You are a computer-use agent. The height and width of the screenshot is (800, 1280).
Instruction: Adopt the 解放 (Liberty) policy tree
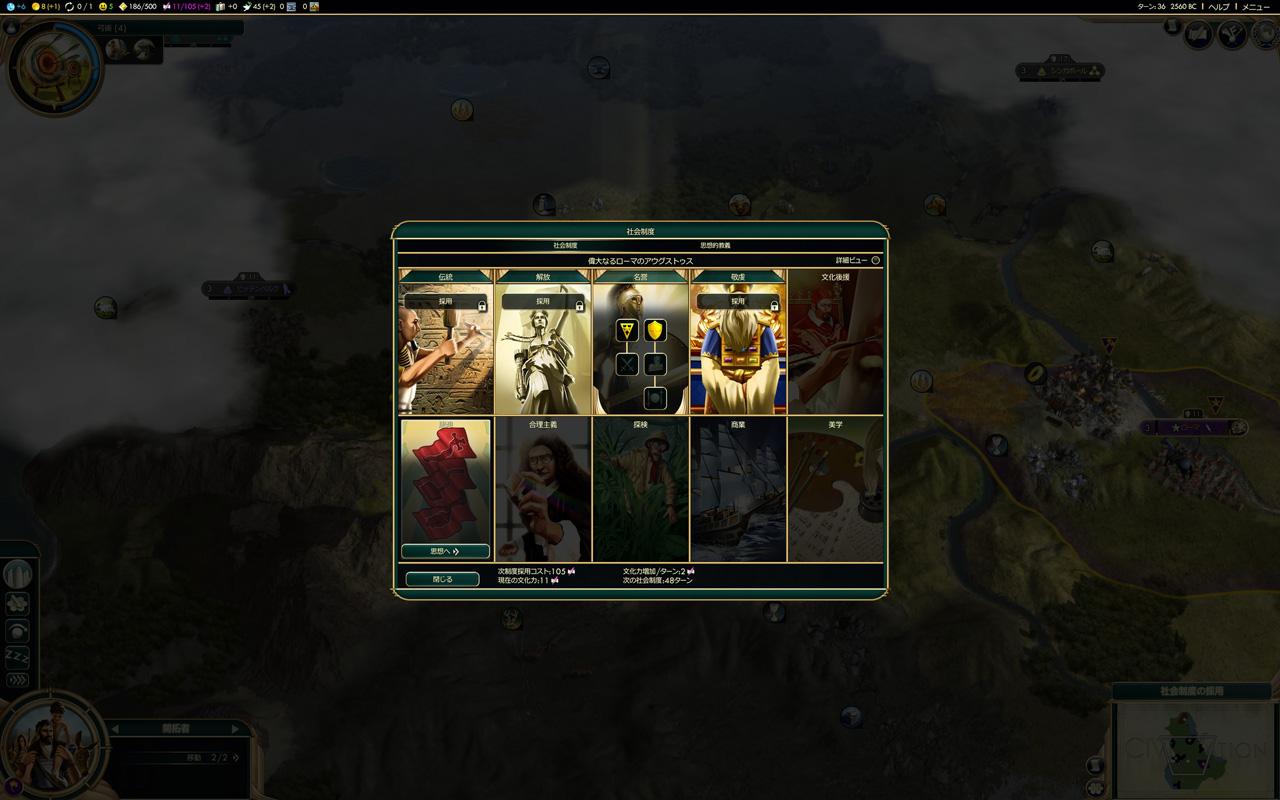[543, 301]
